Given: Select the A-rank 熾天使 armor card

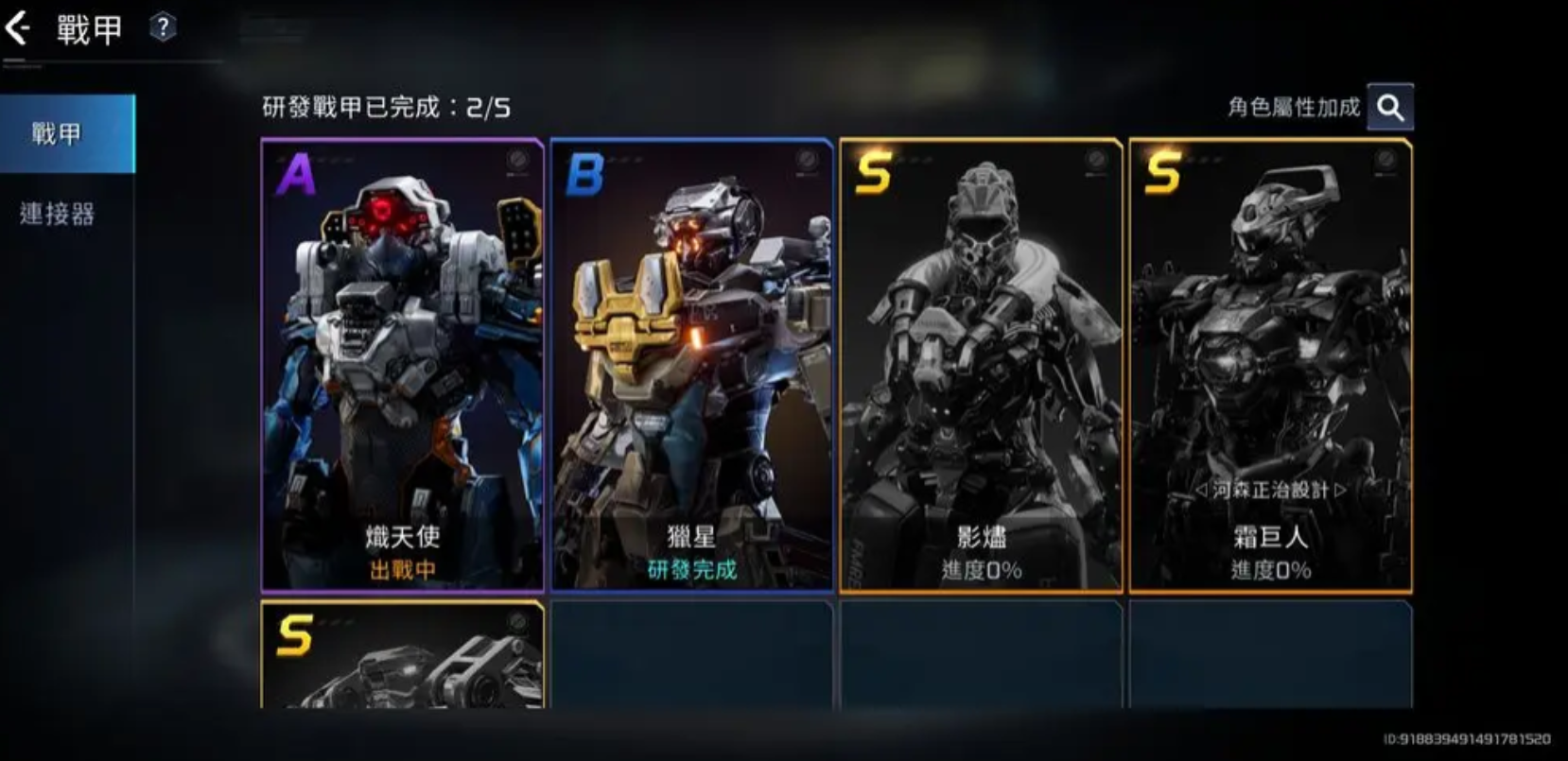Looking at the screenshot, I should click(403, 365).
